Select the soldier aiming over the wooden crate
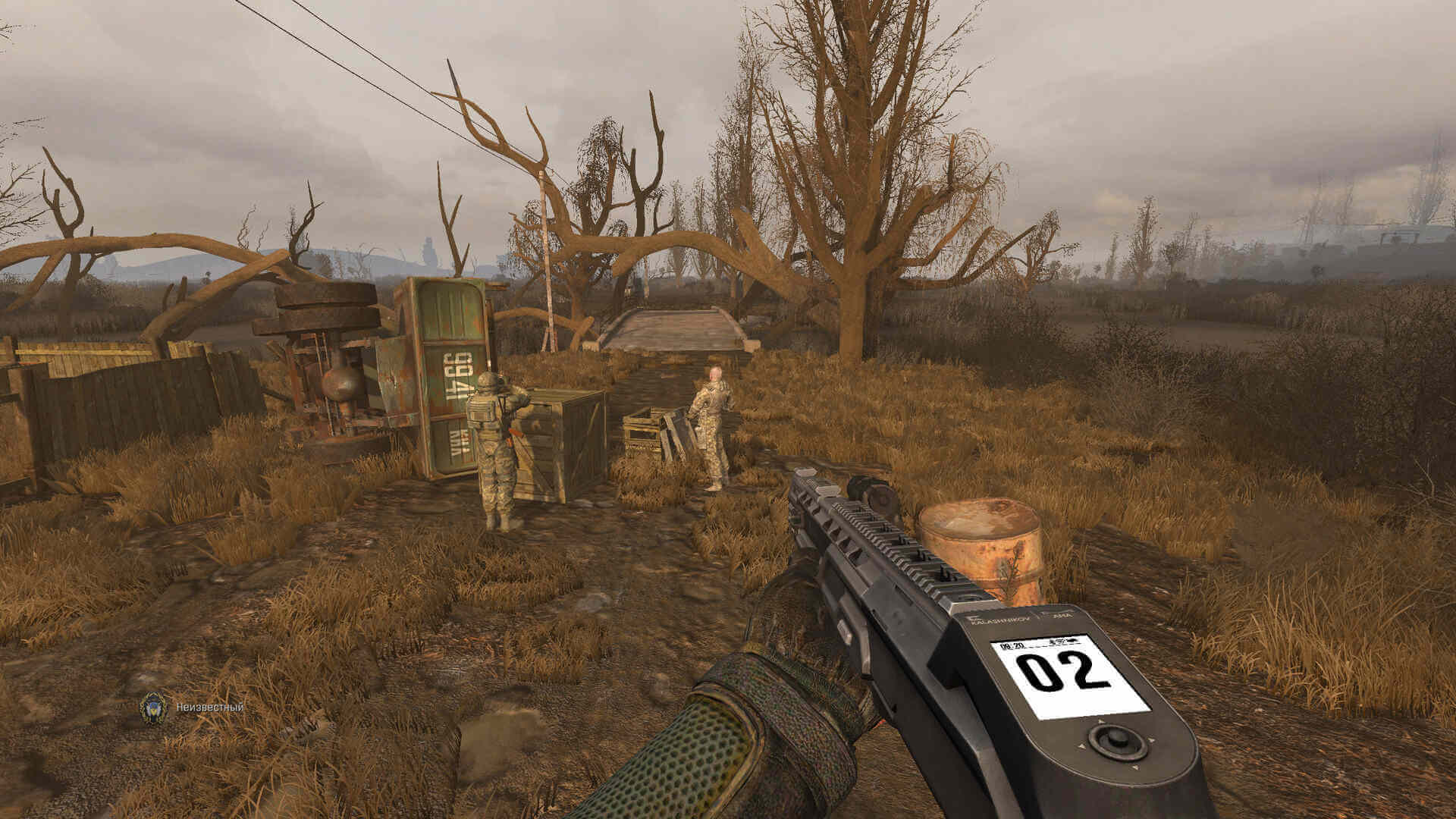This screenshot has height=819, width=1456. click(493, 447)
